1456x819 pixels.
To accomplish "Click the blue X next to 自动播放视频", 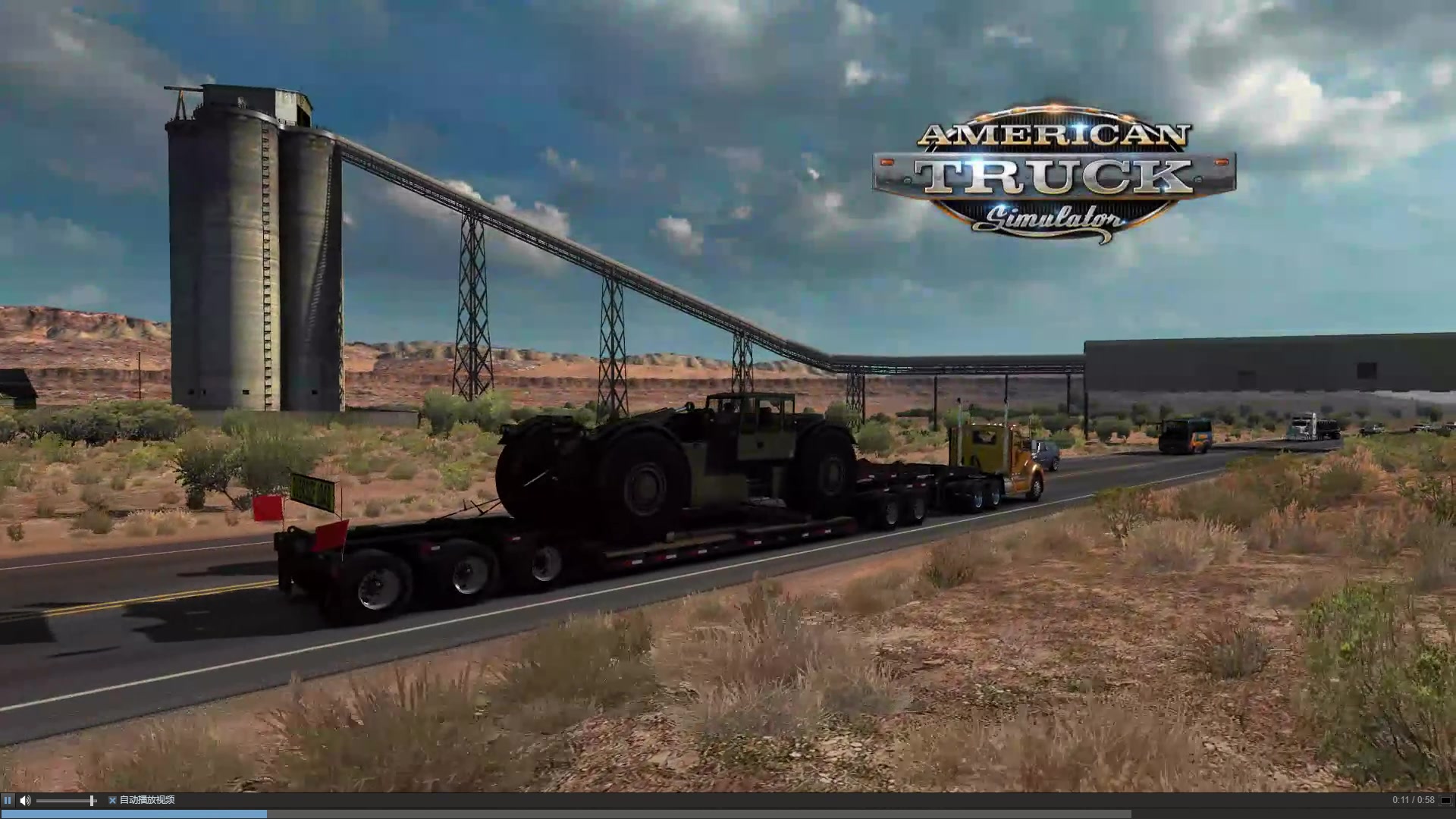I will coord(112,800).
